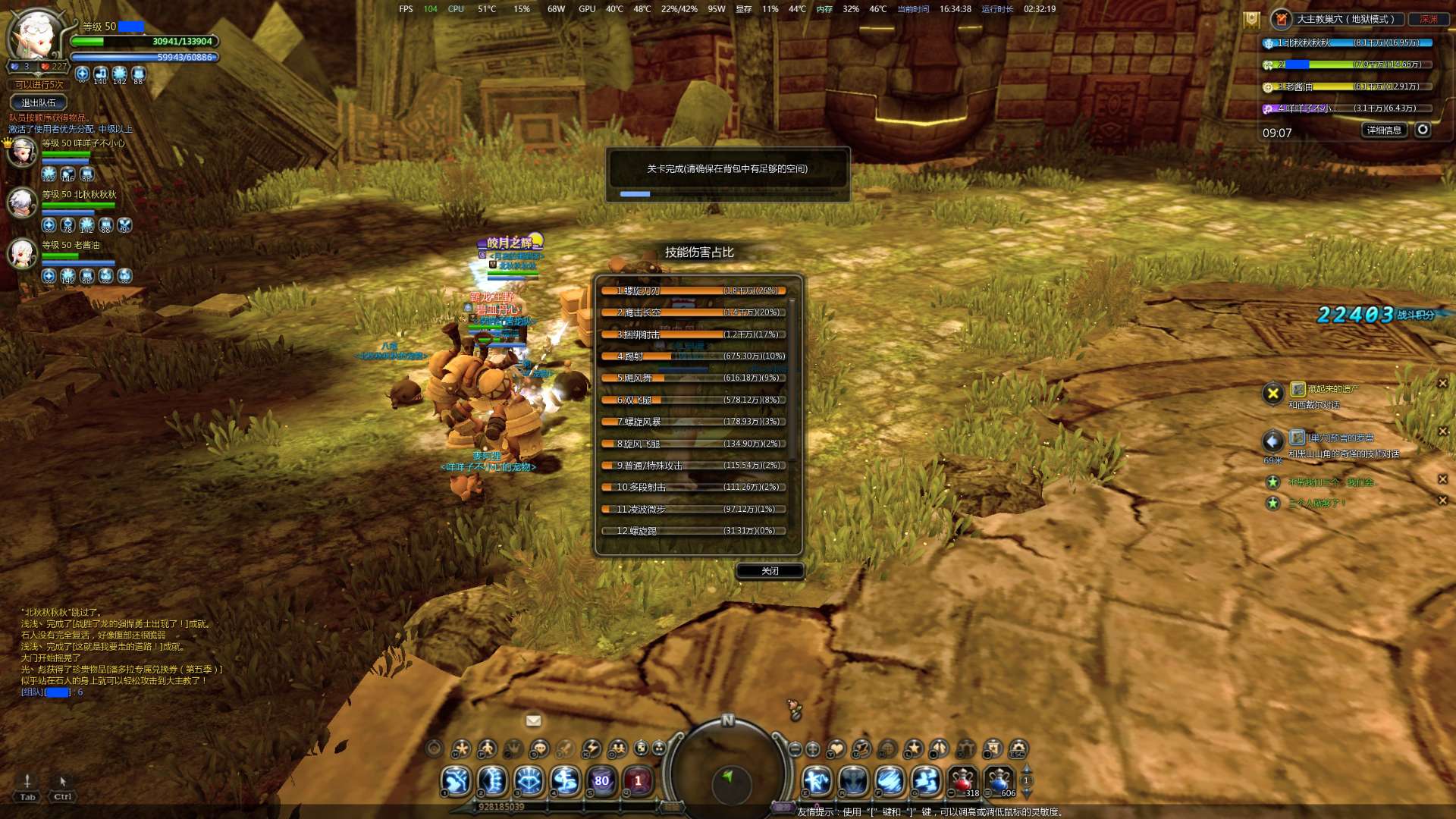Click the heart icon in the menu bar
1456x819 pixels.
[x=836, y=749]
